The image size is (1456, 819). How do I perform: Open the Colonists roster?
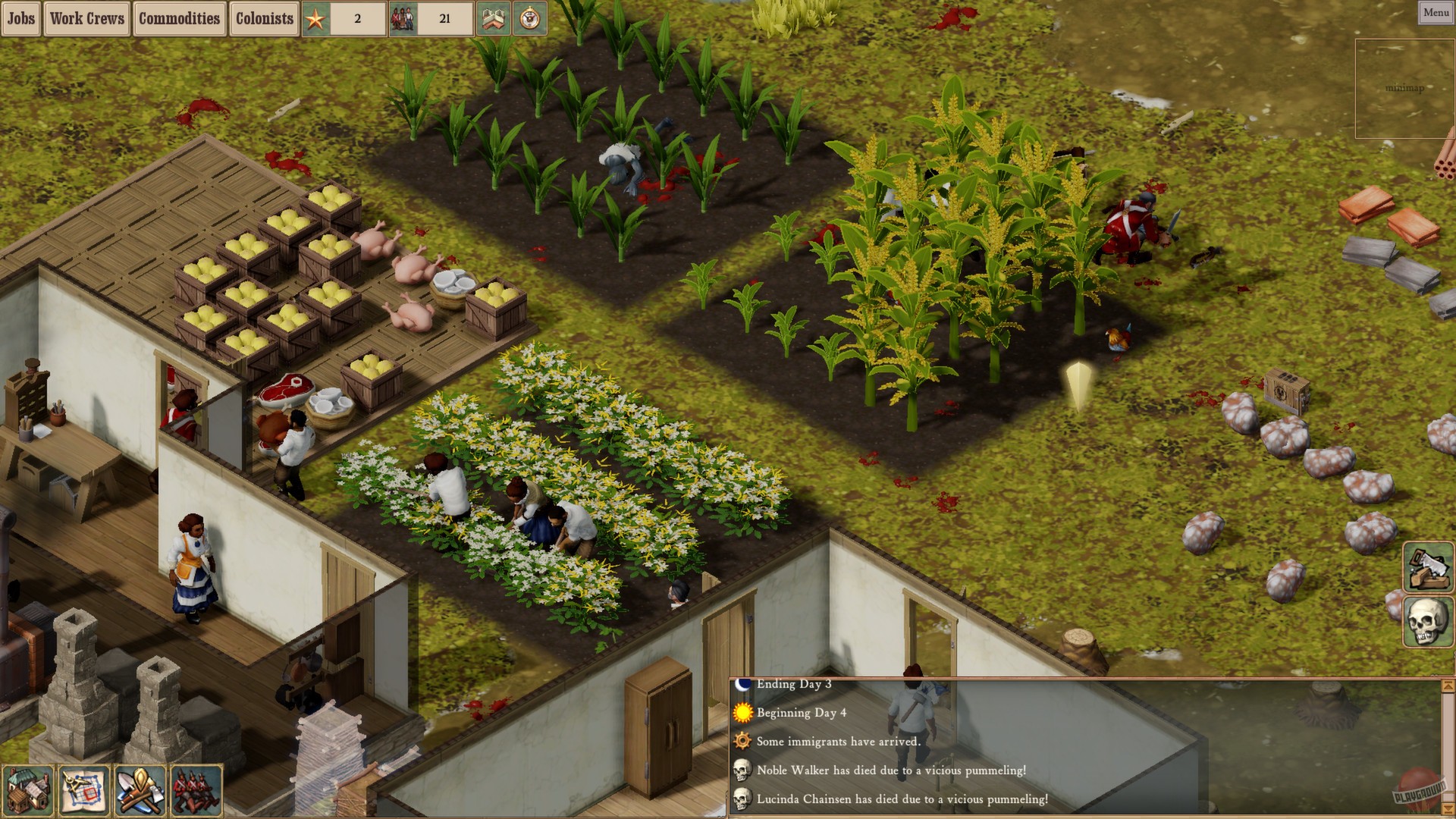264,19
